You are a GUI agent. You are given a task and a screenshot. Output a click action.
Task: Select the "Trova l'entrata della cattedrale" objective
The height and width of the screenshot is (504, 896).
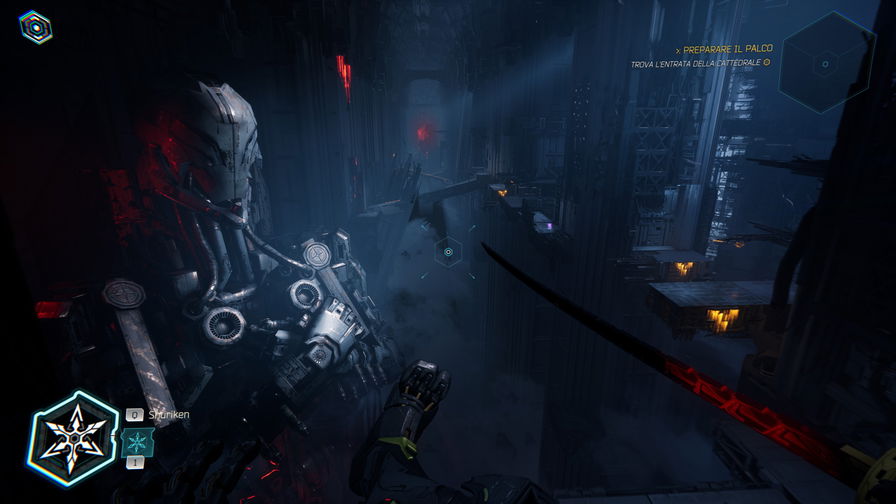(696, 64)
